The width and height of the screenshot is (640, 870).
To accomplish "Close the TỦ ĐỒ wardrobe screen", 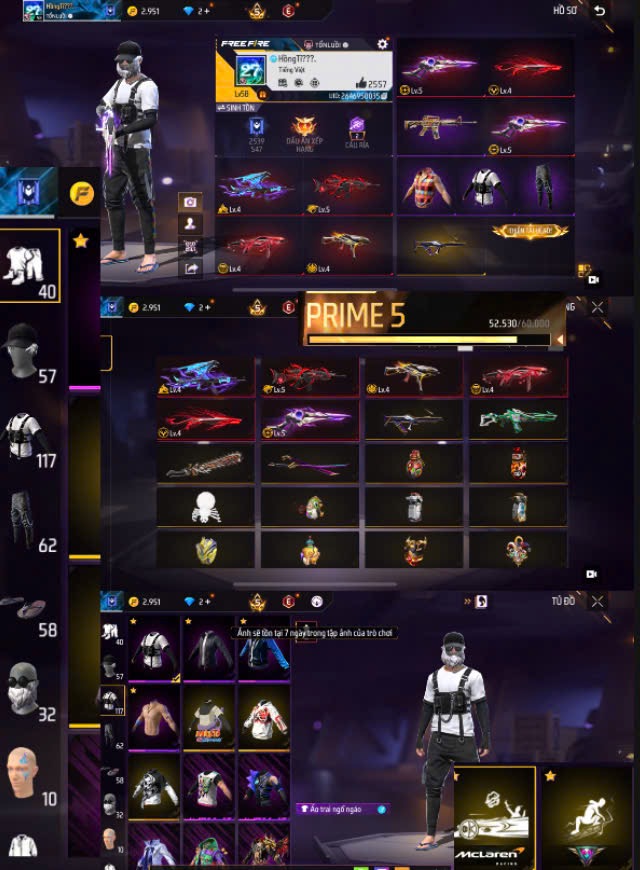I will (597, 601).
